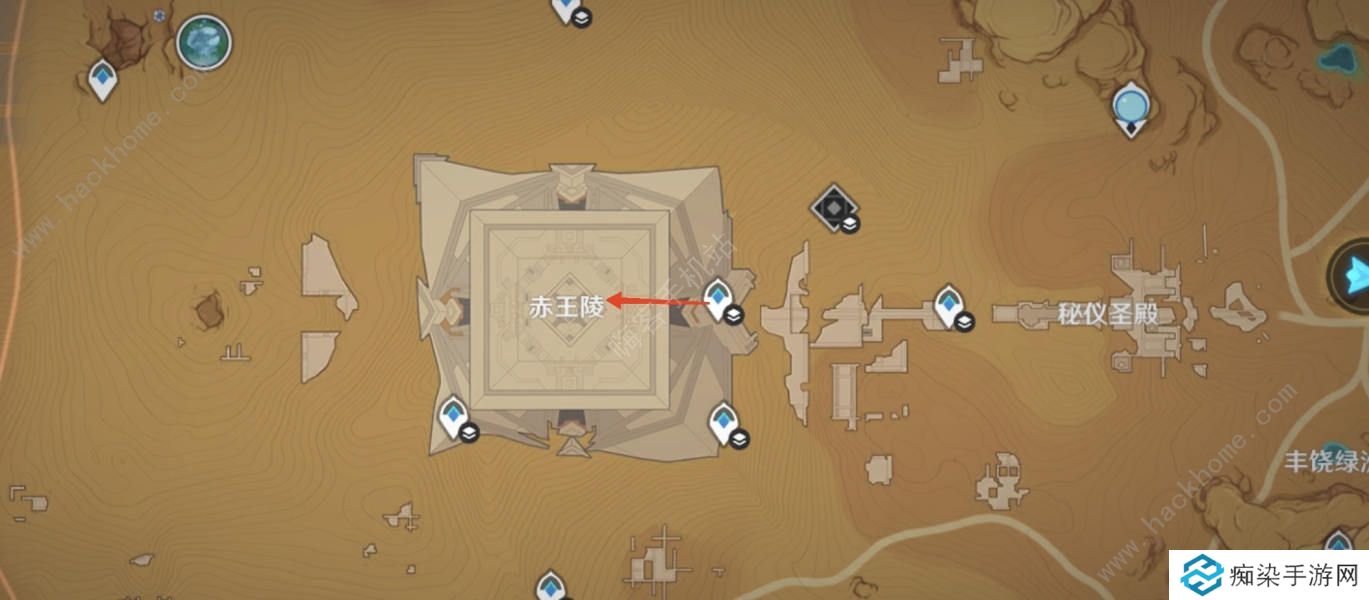This screenshot has width=1369, height=600.
Task: Select the waypoint east of 赤王陵 label
Action: pos(718,299)
